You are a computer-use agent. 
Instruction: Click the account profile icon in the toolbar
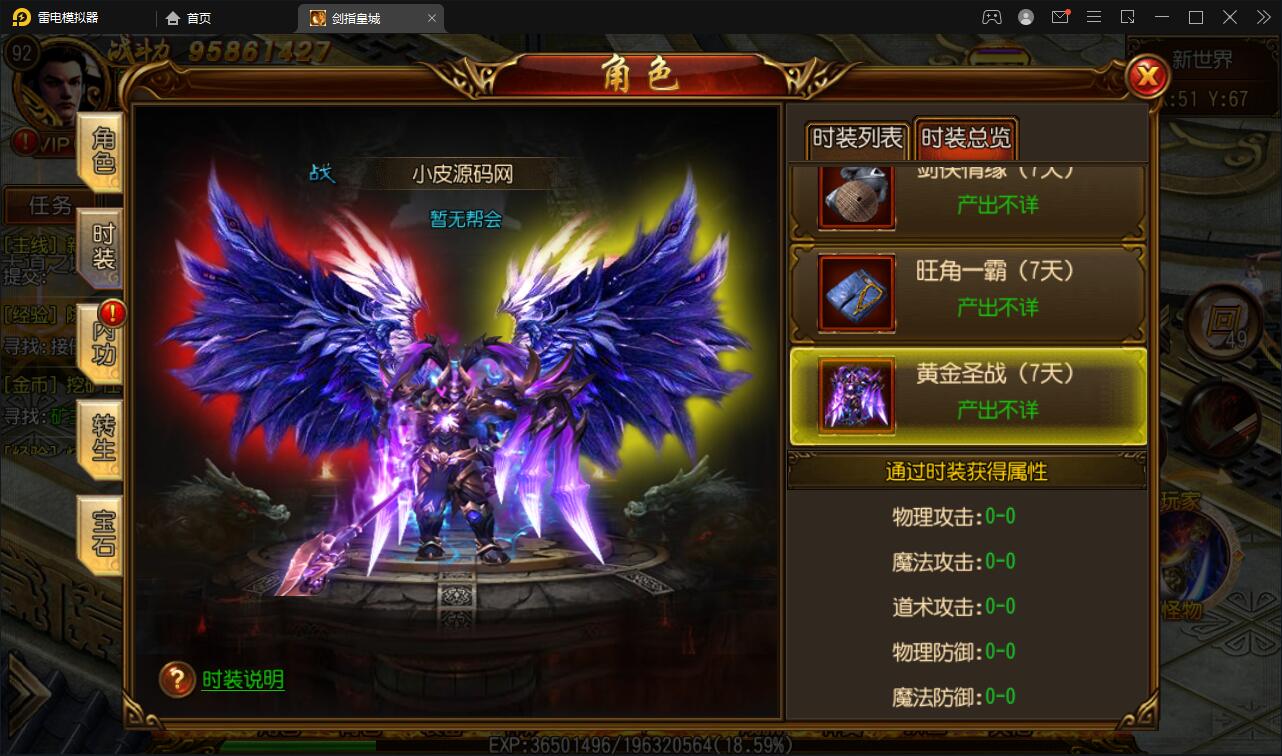1026,17
